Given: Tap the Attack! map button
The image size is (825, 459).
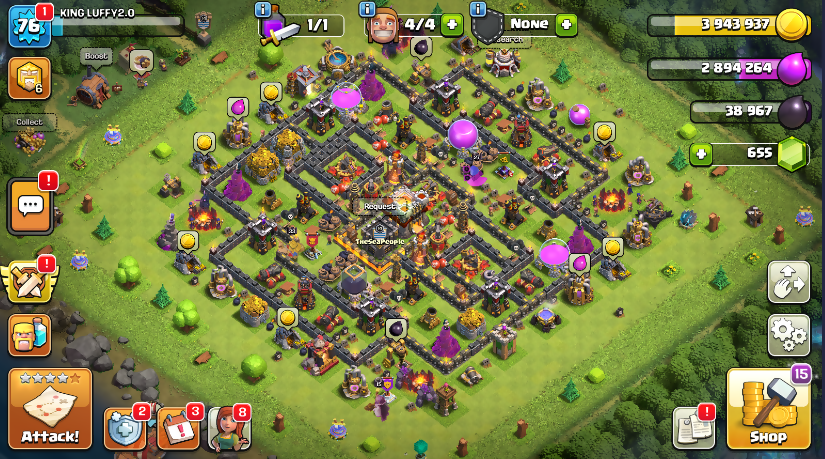Looking at the screenshot, I should coord(50,408).
